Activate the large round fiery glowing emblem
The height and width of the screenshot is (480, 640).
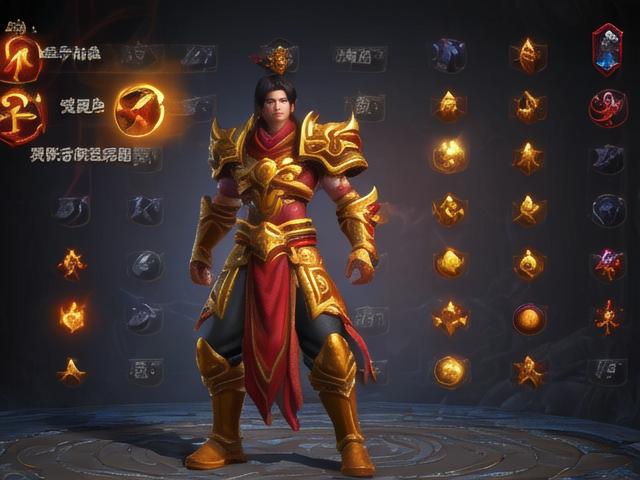(139, 109)
